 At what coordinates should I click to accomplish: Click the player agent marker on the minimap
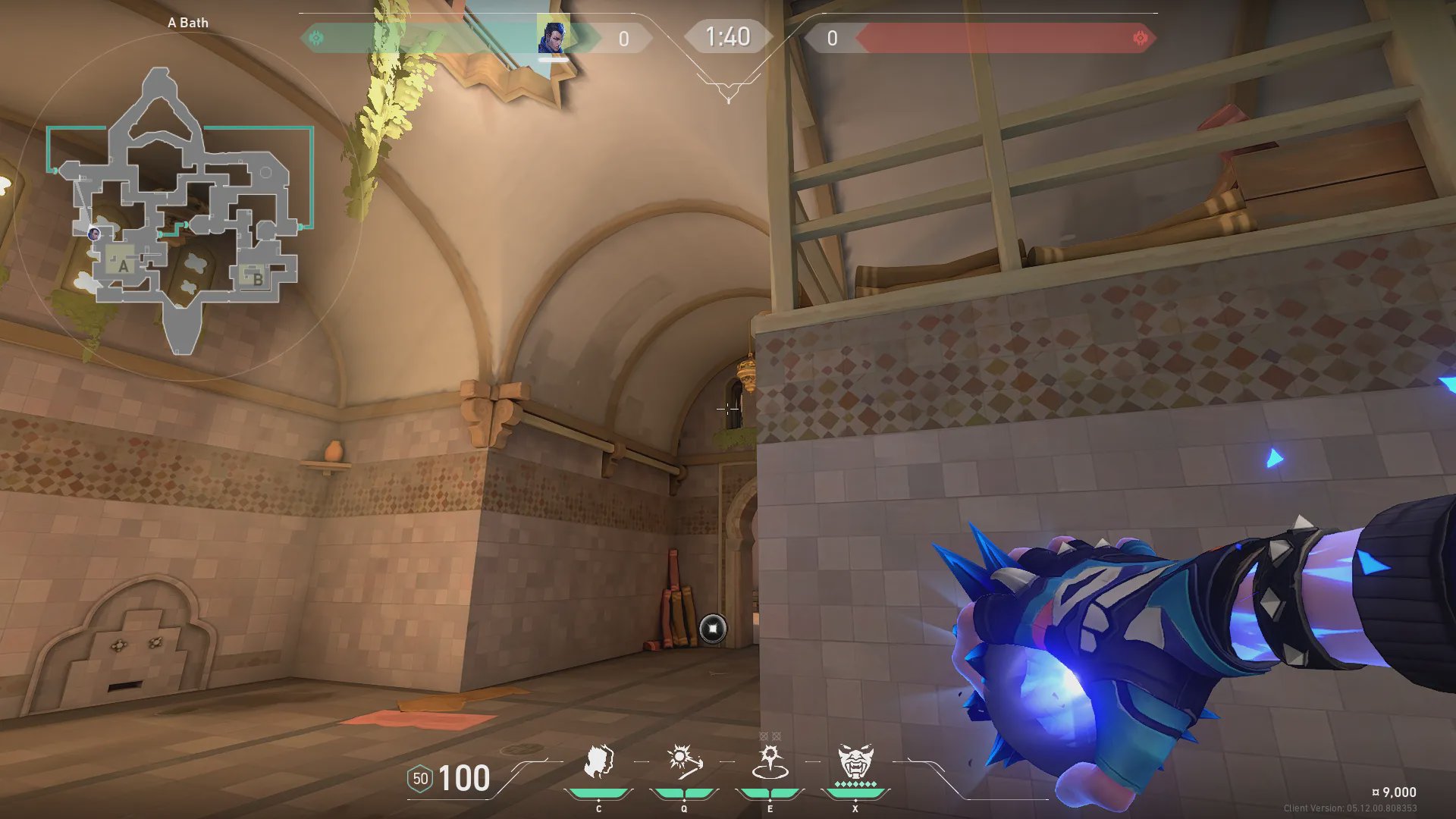94,234
